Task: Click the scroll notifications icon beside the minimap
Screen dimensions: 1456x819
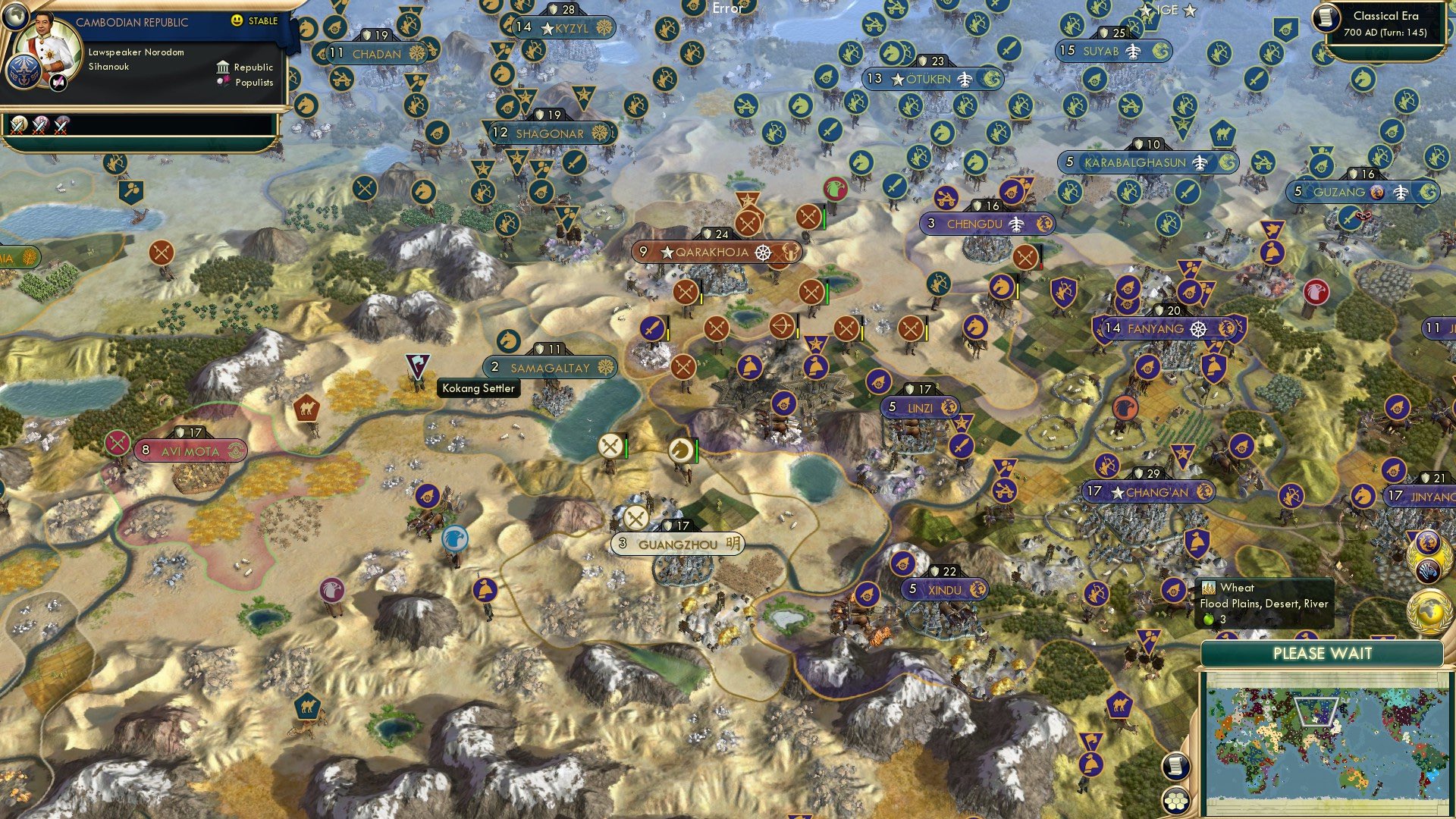Action: 1177,767
